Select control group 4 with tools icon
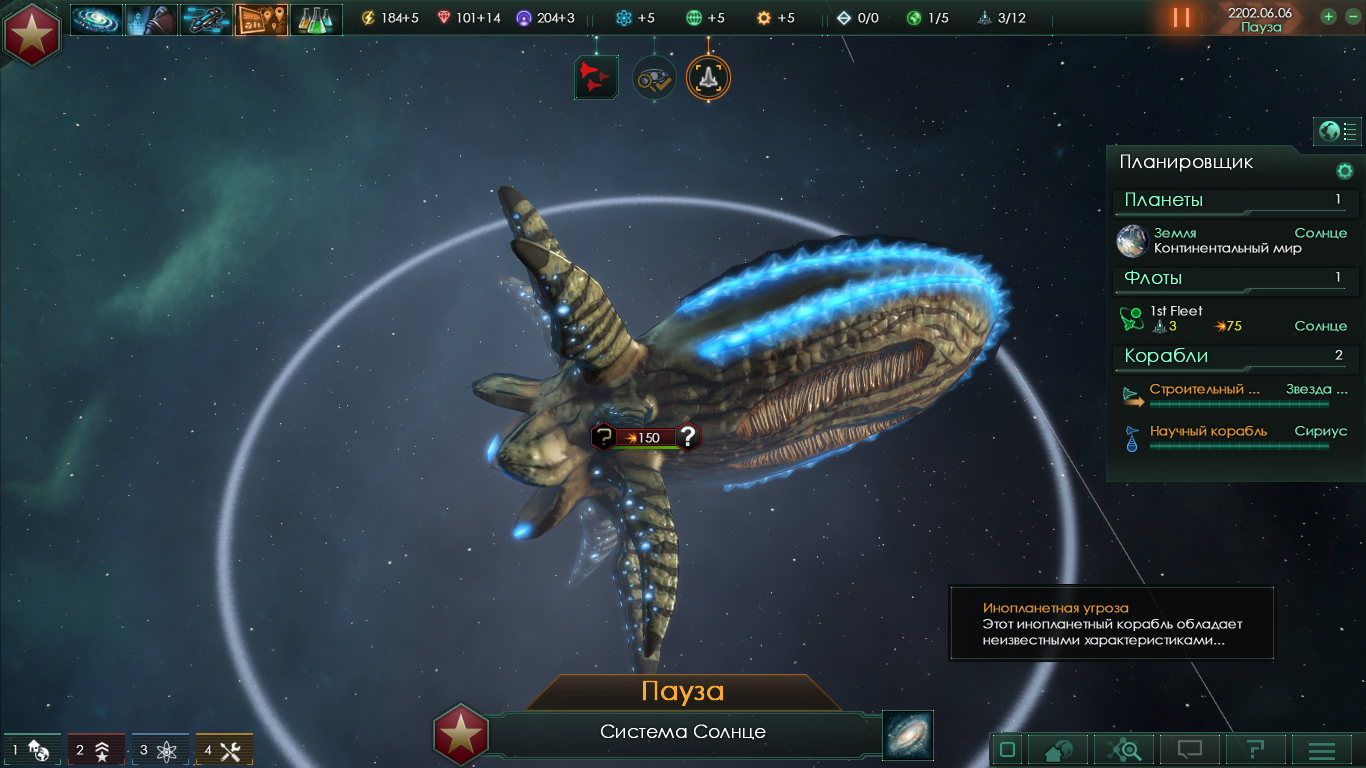 point(224,750)
